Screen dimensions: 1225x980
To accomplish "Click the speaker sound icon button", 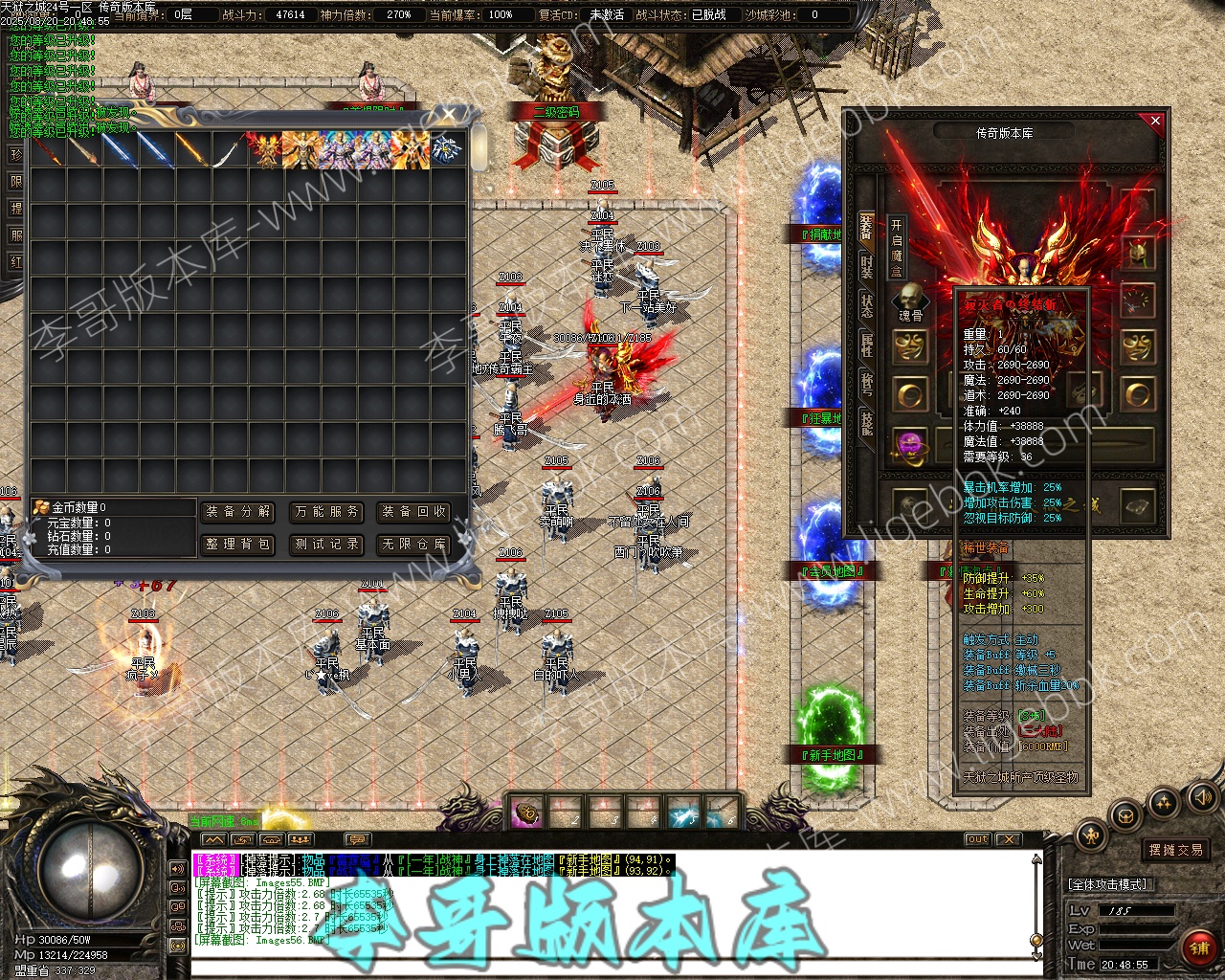I will click(1201, 796).
